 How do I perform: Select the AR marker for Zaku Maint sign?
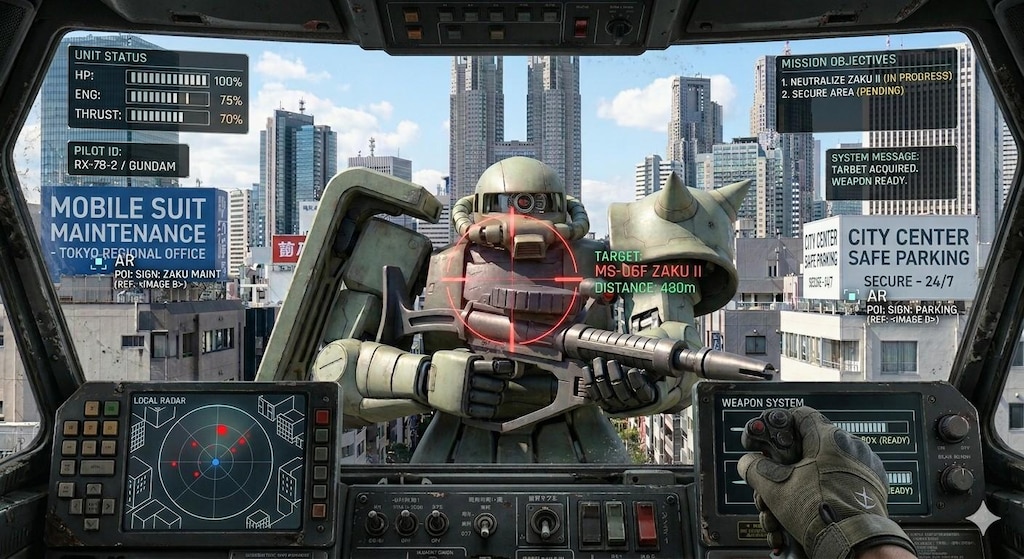coord(99,263)
